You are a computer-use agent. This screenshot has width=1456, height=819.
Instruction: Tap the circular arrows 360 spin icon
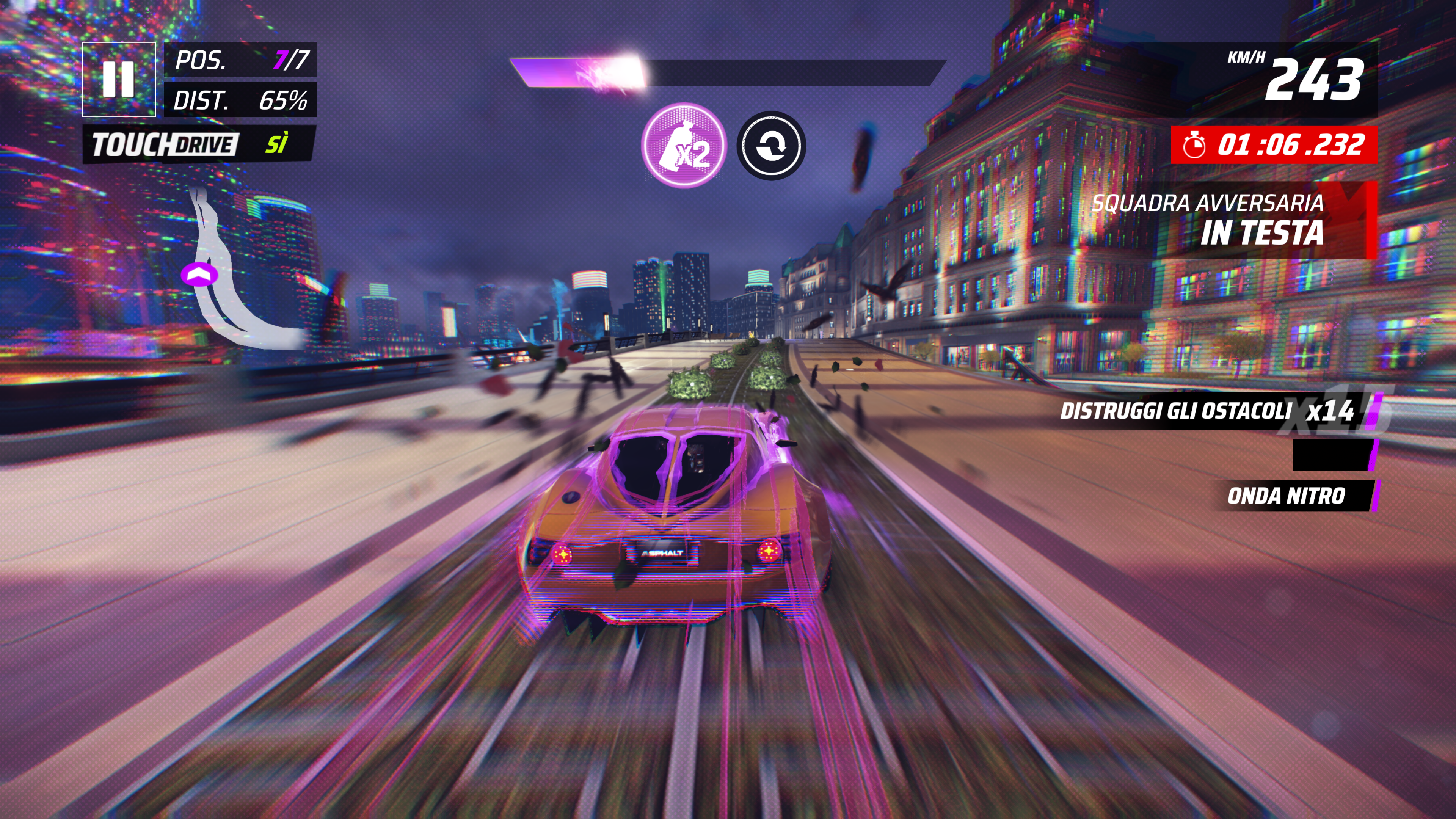pos(771,146)
